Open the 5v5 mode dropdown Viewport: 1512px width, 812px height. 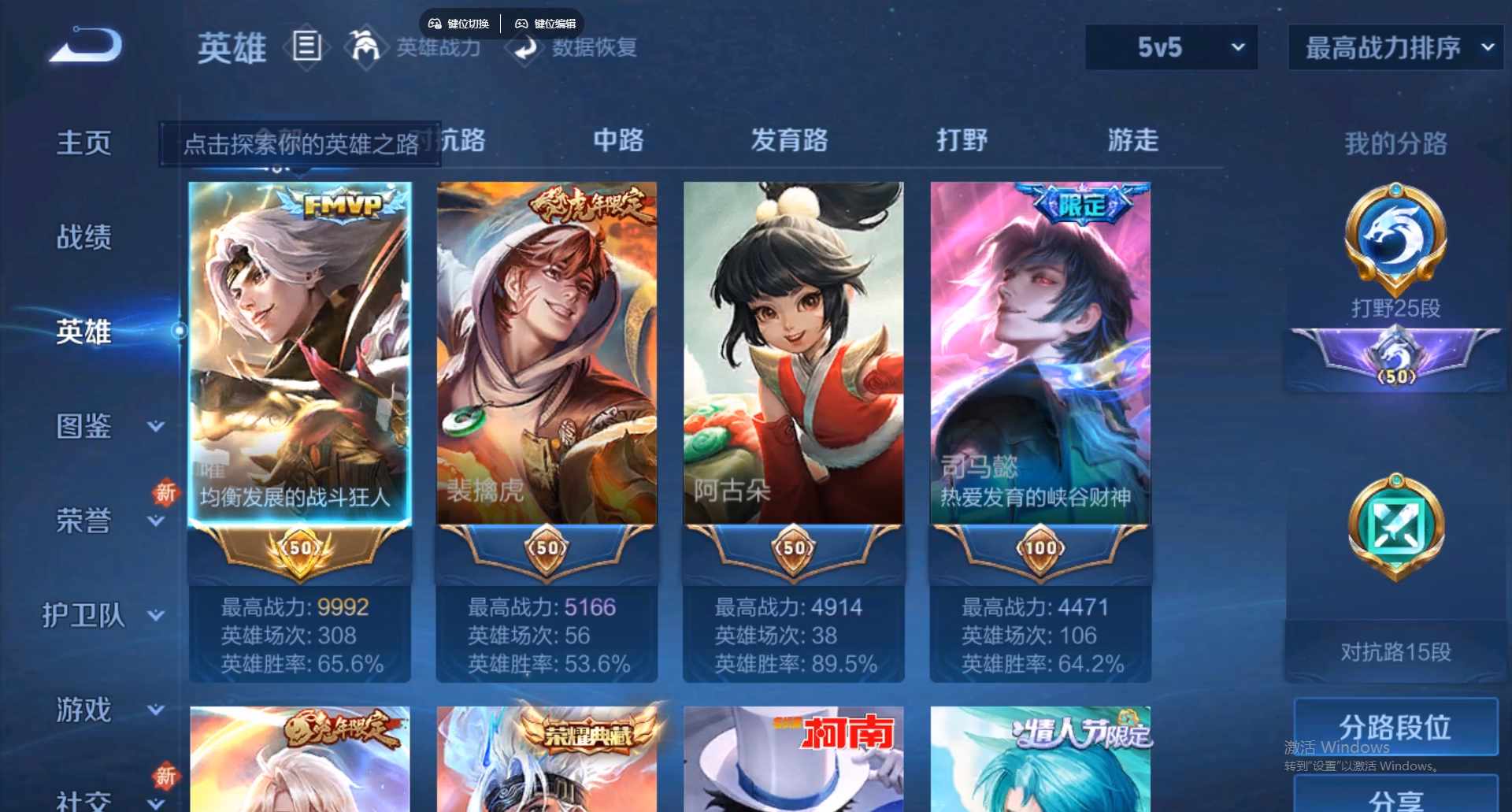(1171, 47)
